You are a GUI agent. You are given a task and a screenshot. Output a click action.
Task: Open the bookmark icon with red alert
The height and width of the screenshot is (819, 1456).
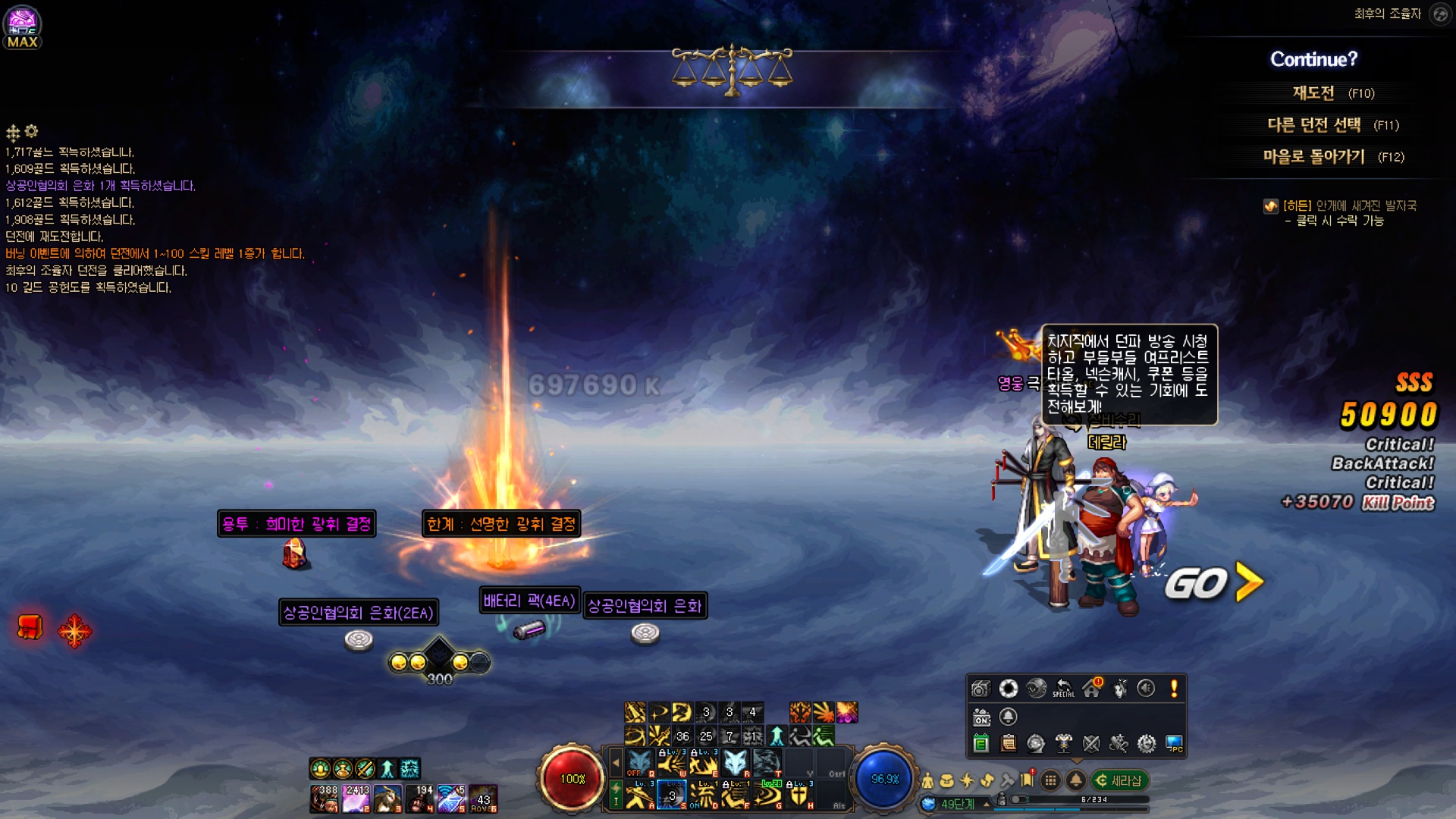(1028, 780)
